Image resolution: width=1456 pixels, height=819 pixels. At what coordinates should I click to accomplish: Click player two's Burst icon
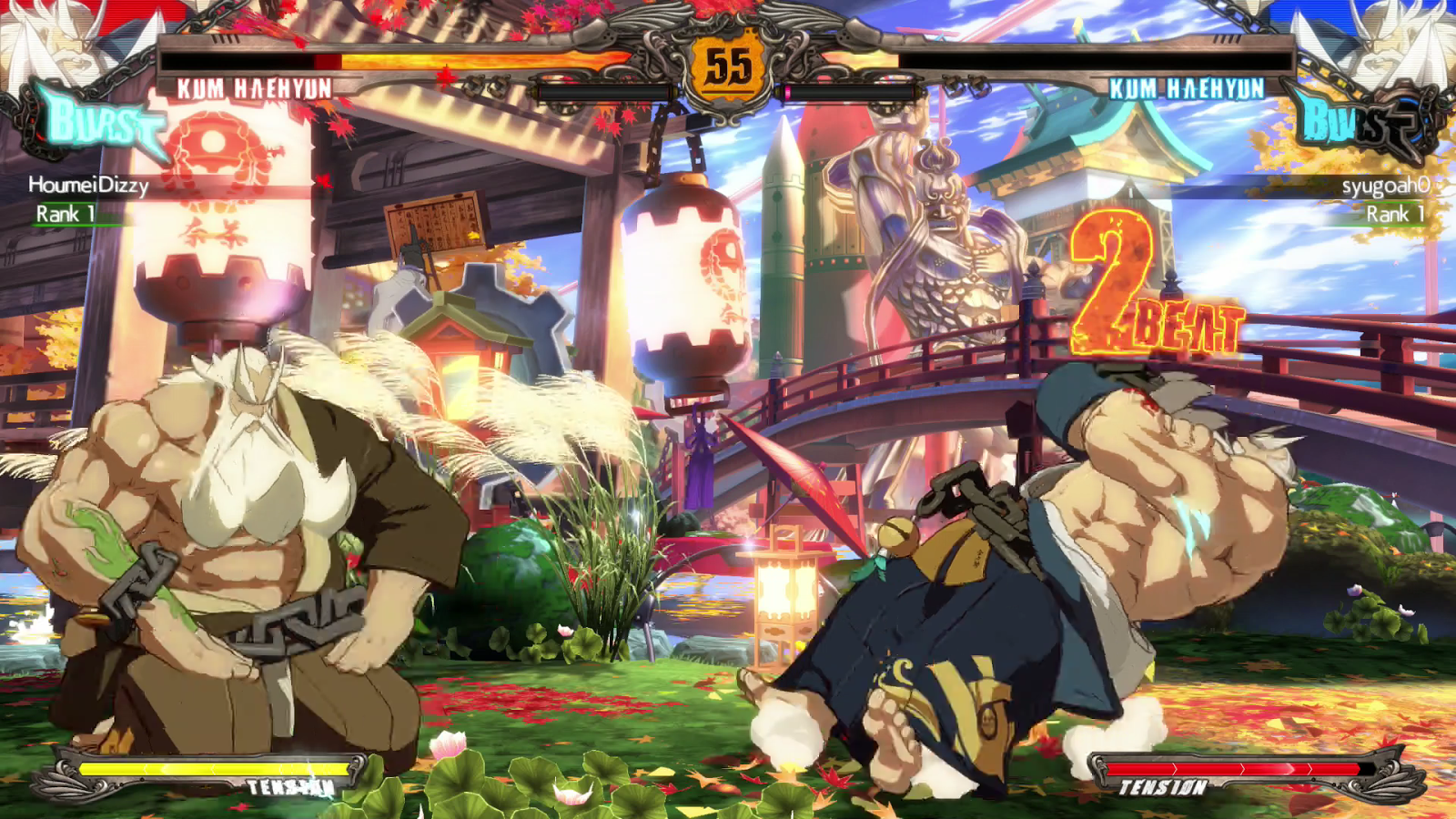point(1356,123)
